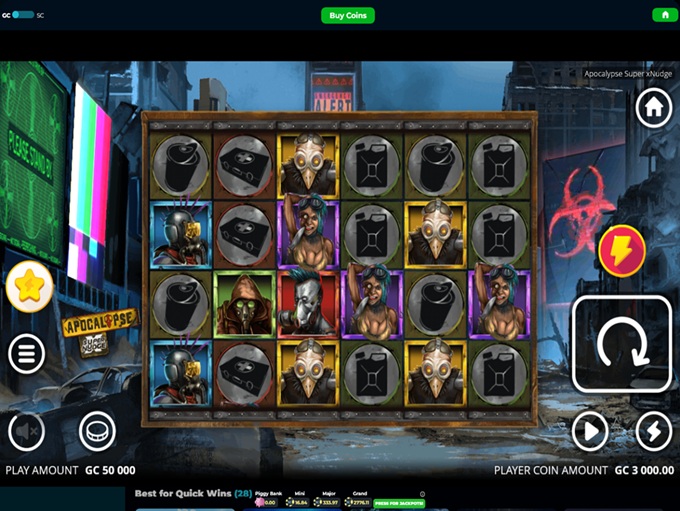Spin the reels with the large spin button
The image size is (680, 511).
coord(621,345)
